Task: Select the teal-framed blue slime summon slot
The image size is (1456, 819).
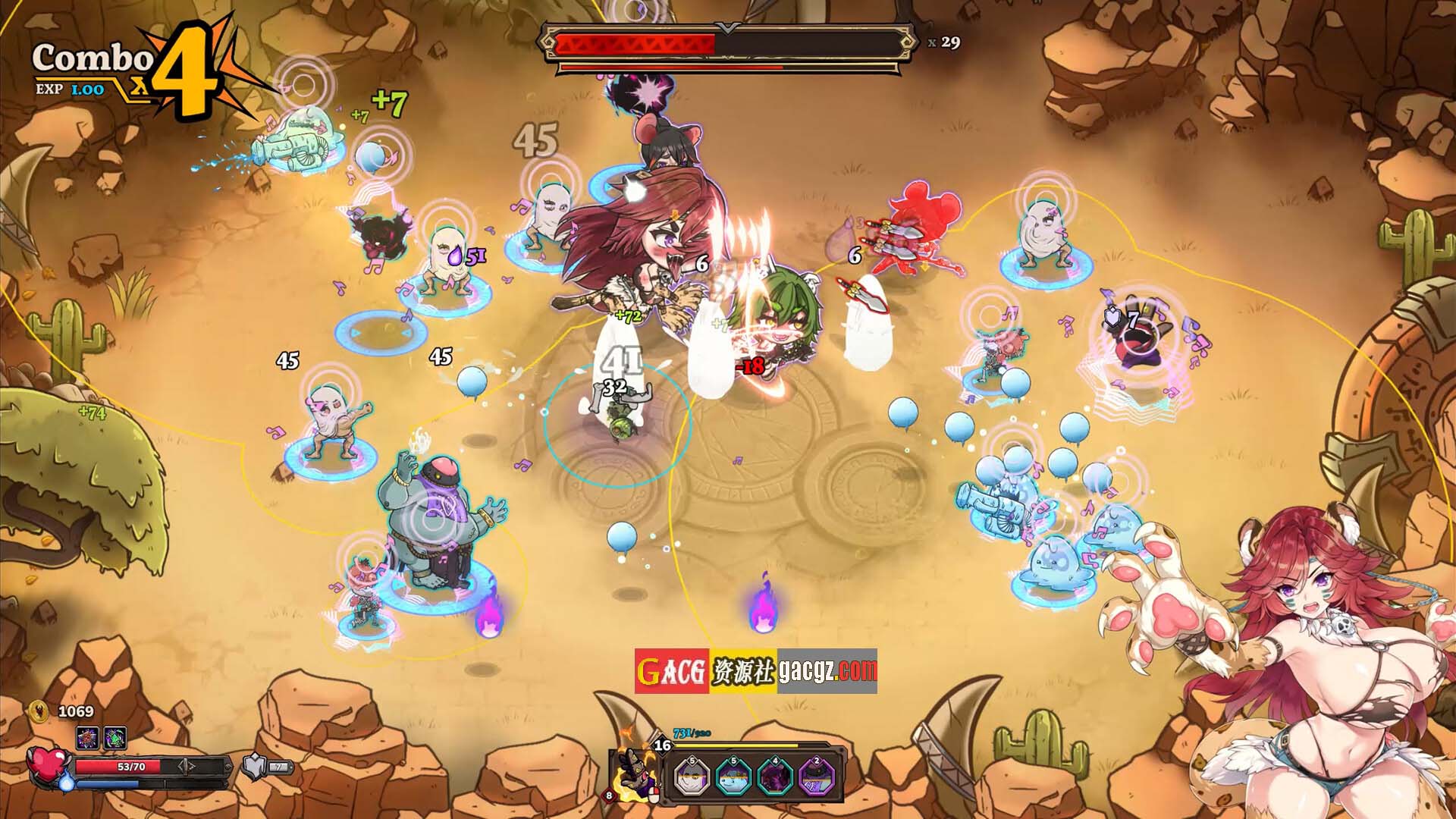Action: pos(733,777)
